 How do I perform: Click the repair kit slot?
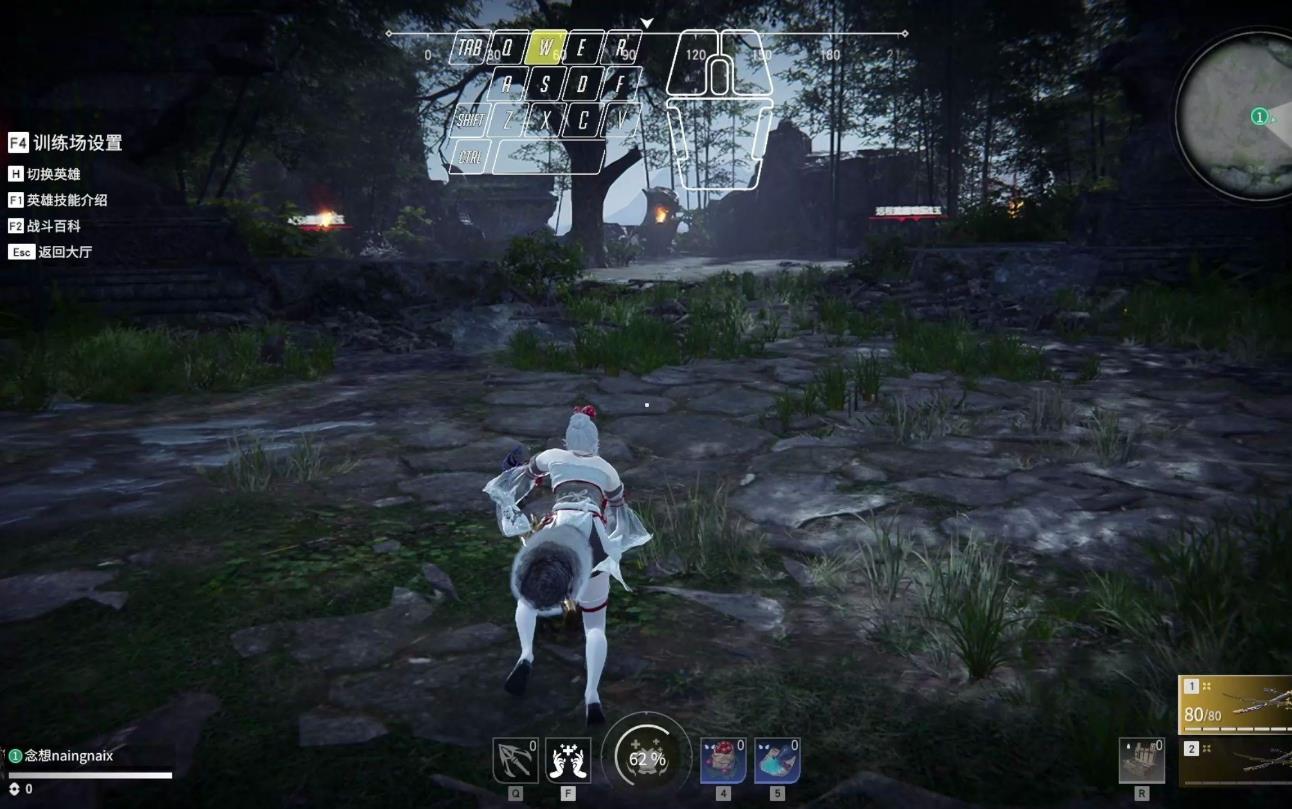point(1141,761)
